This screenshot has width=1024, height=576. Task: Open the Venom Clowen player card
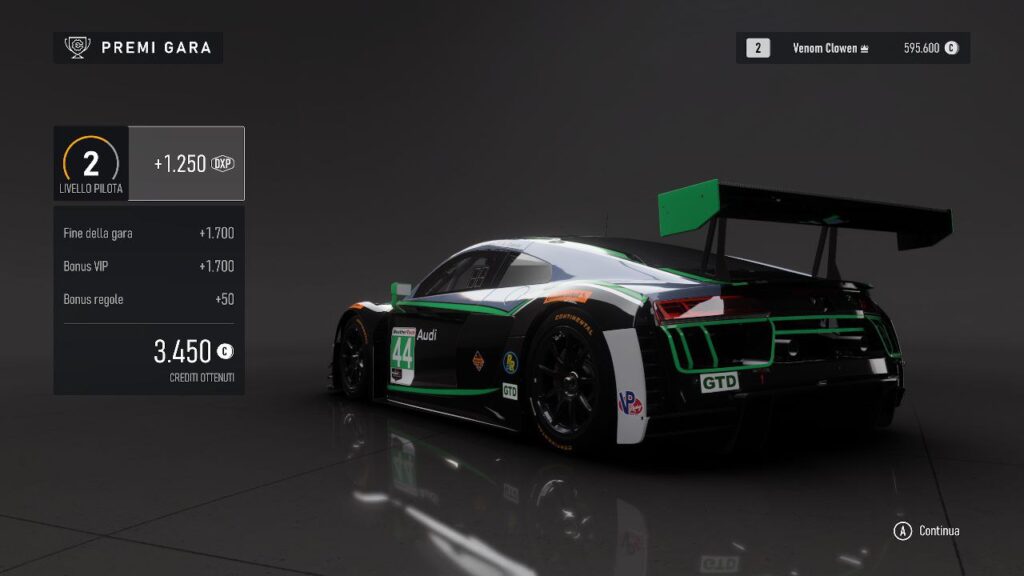[852, 48]
